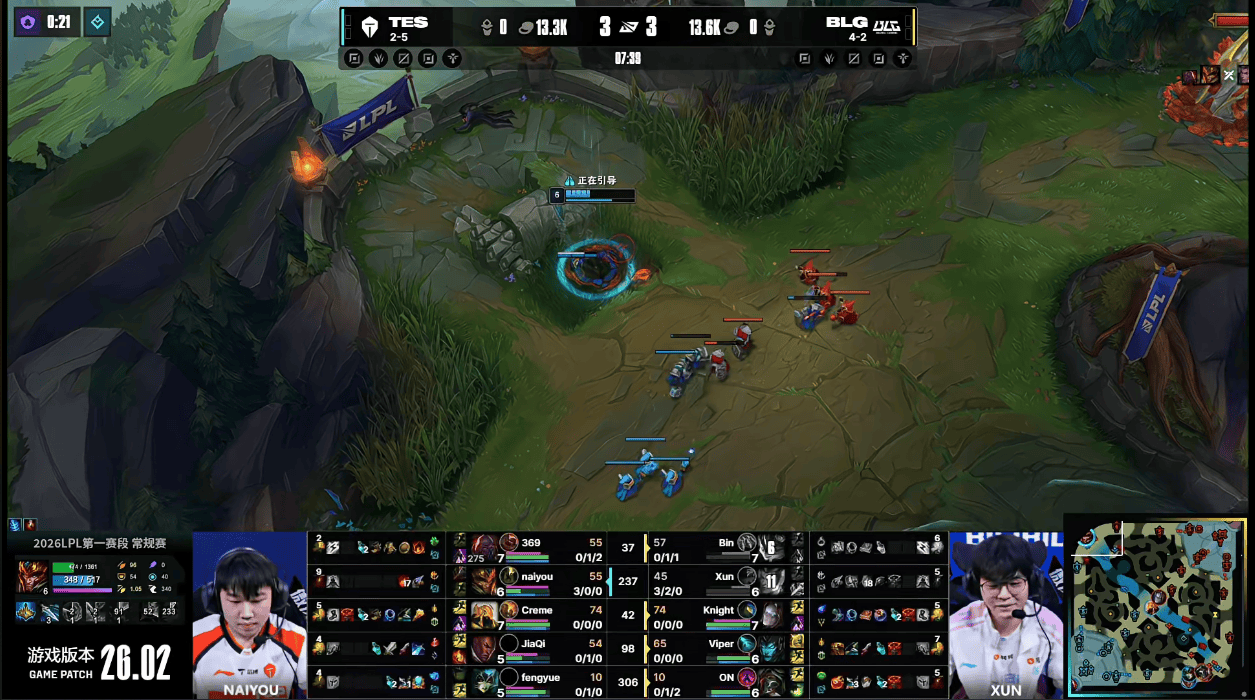
Task: Click Creme's champion portrait
Action: click(486, 613)
